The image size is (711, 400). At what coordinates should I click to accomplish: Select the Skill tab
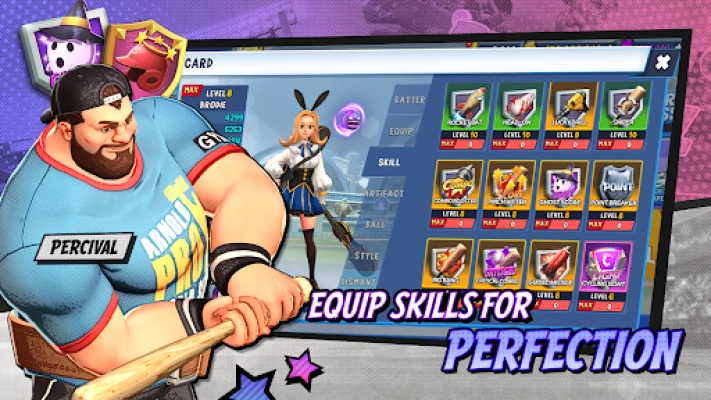point(392,160)
